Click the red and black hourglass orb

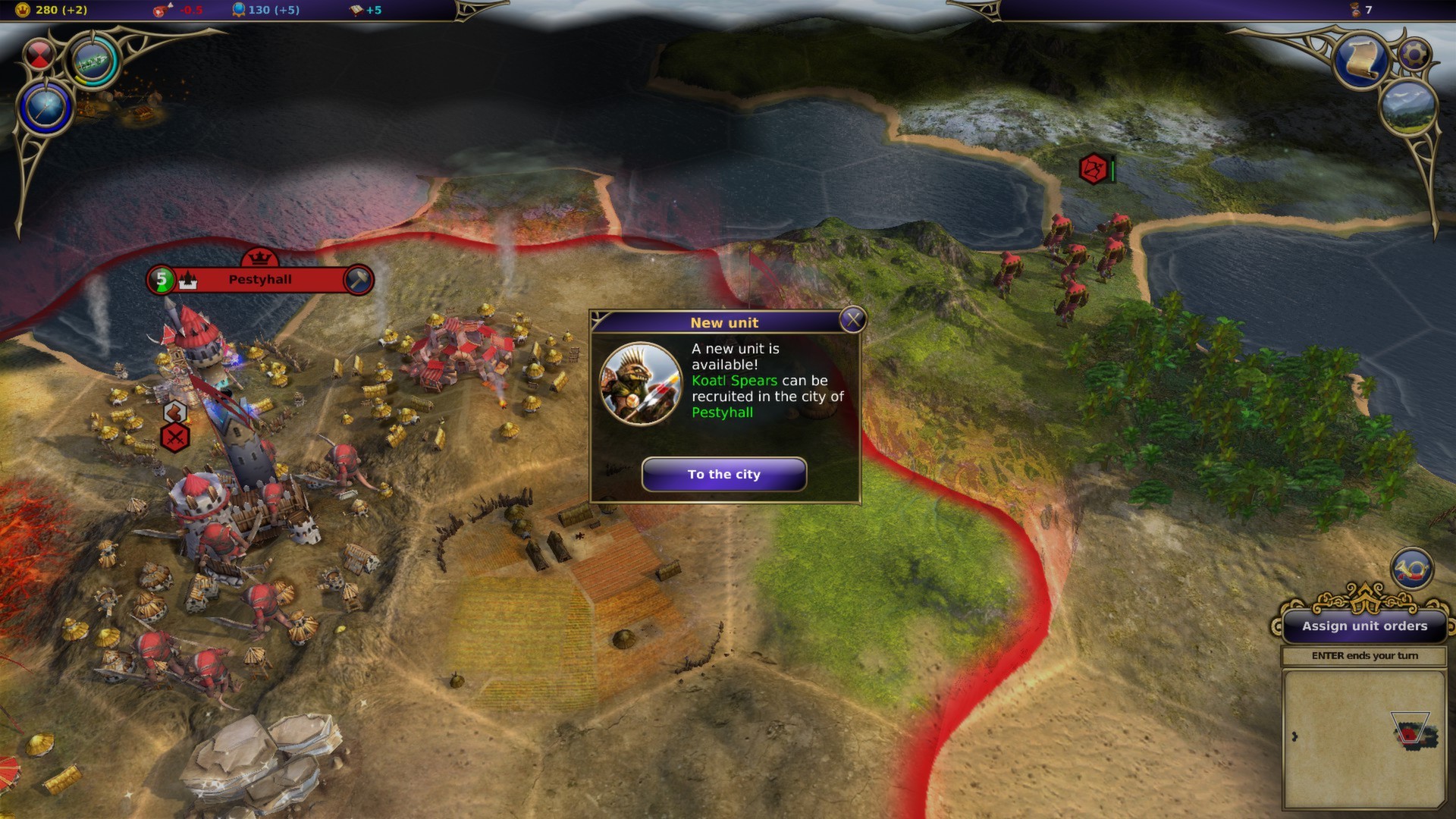pyautogui.click(x=39, y=54)
